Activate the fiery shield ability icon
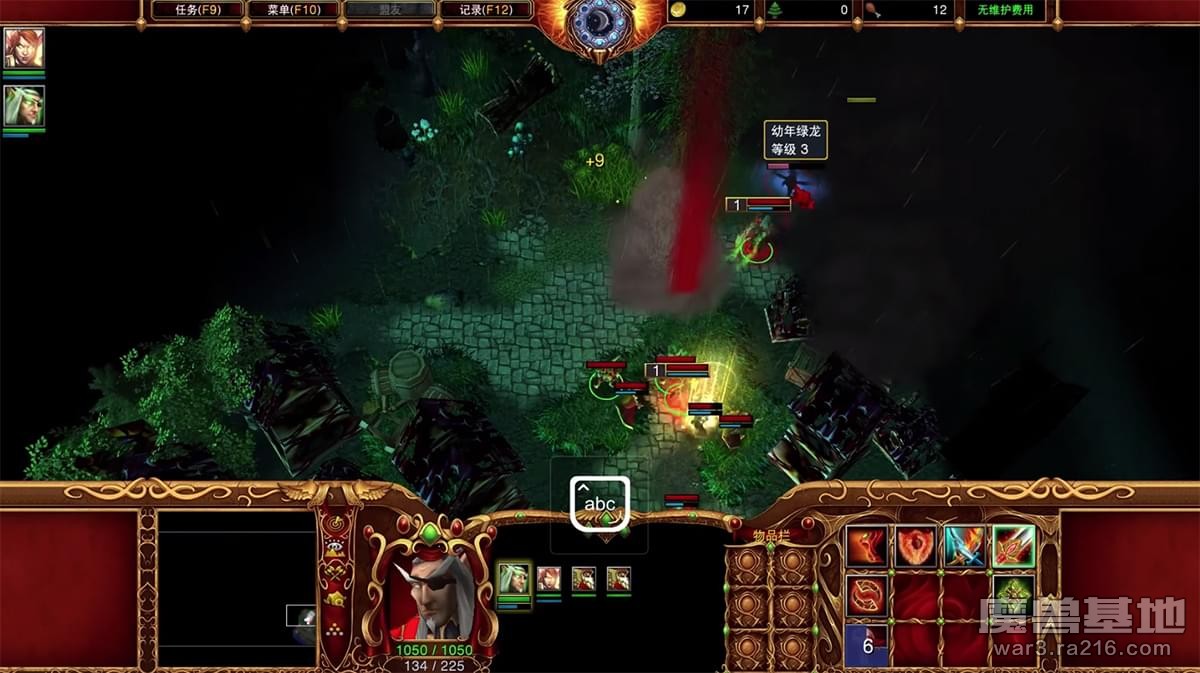Viewport: 1200px width, 673px height. coord(915,547)
